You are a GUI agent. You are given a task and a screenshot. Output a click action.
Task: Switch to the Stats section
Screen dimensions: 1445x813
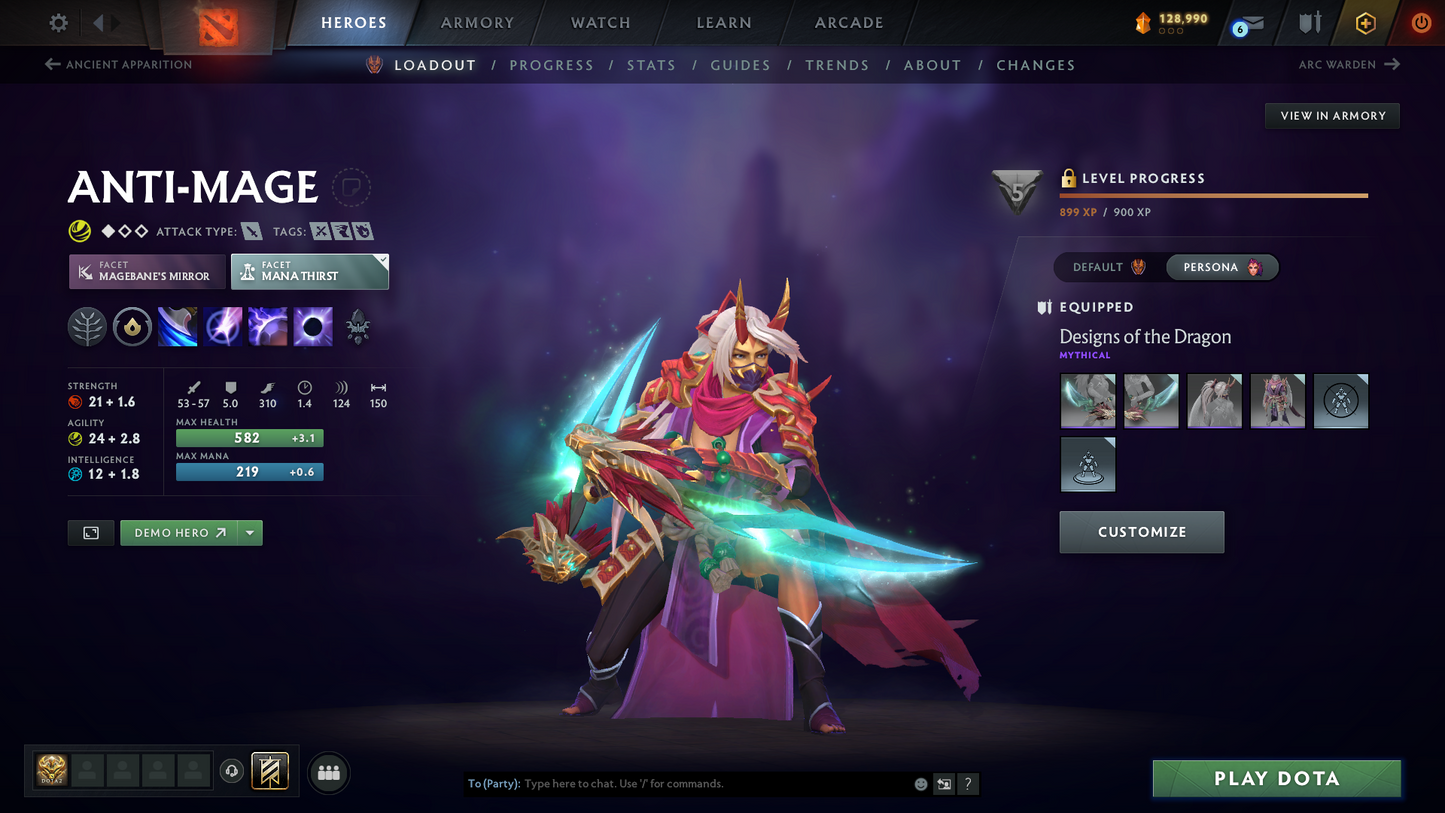coord(651,65)
